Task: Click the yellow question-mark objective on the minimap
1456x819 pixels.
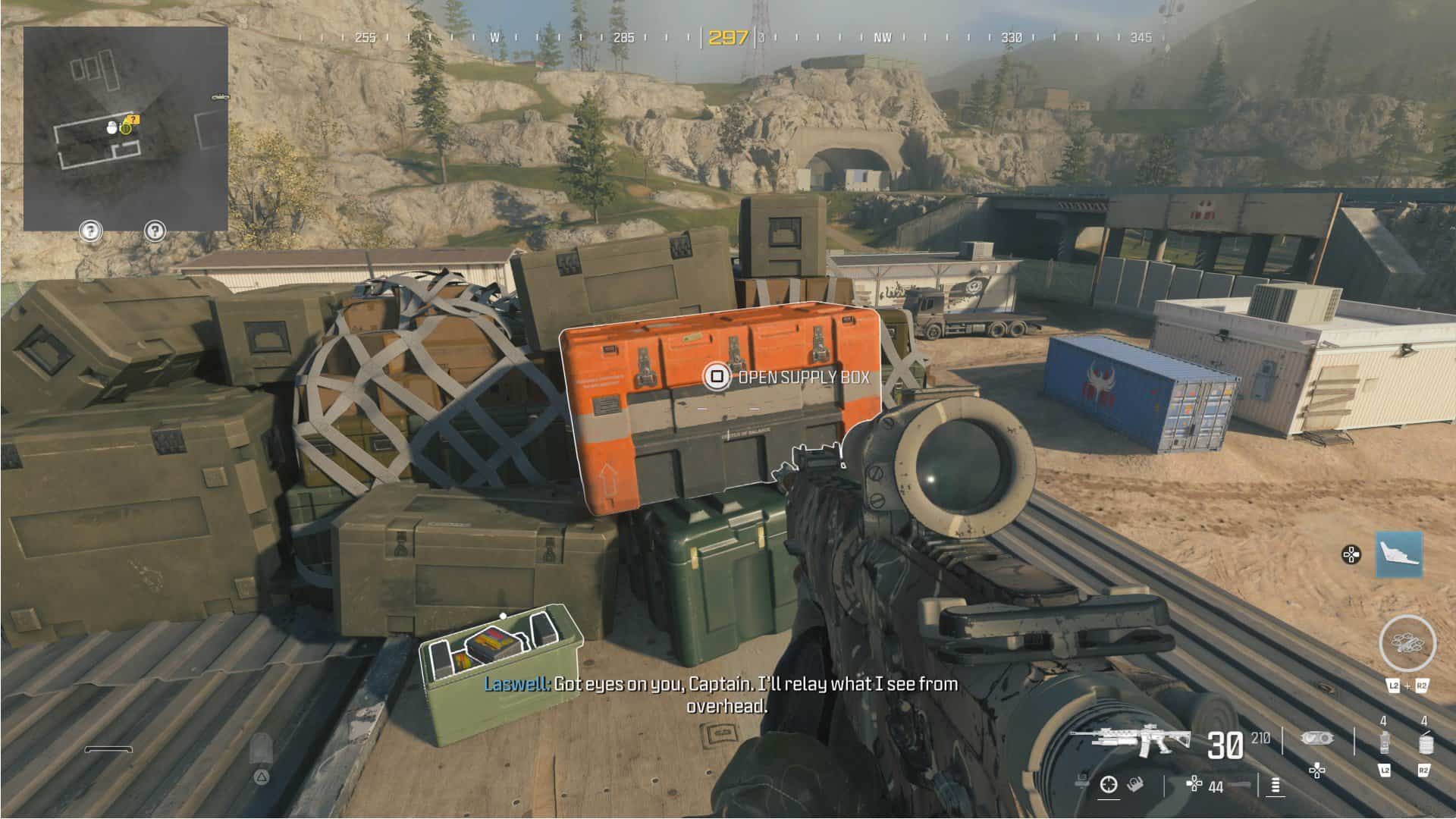Action: pyautogui.click(x=132, y=118)
